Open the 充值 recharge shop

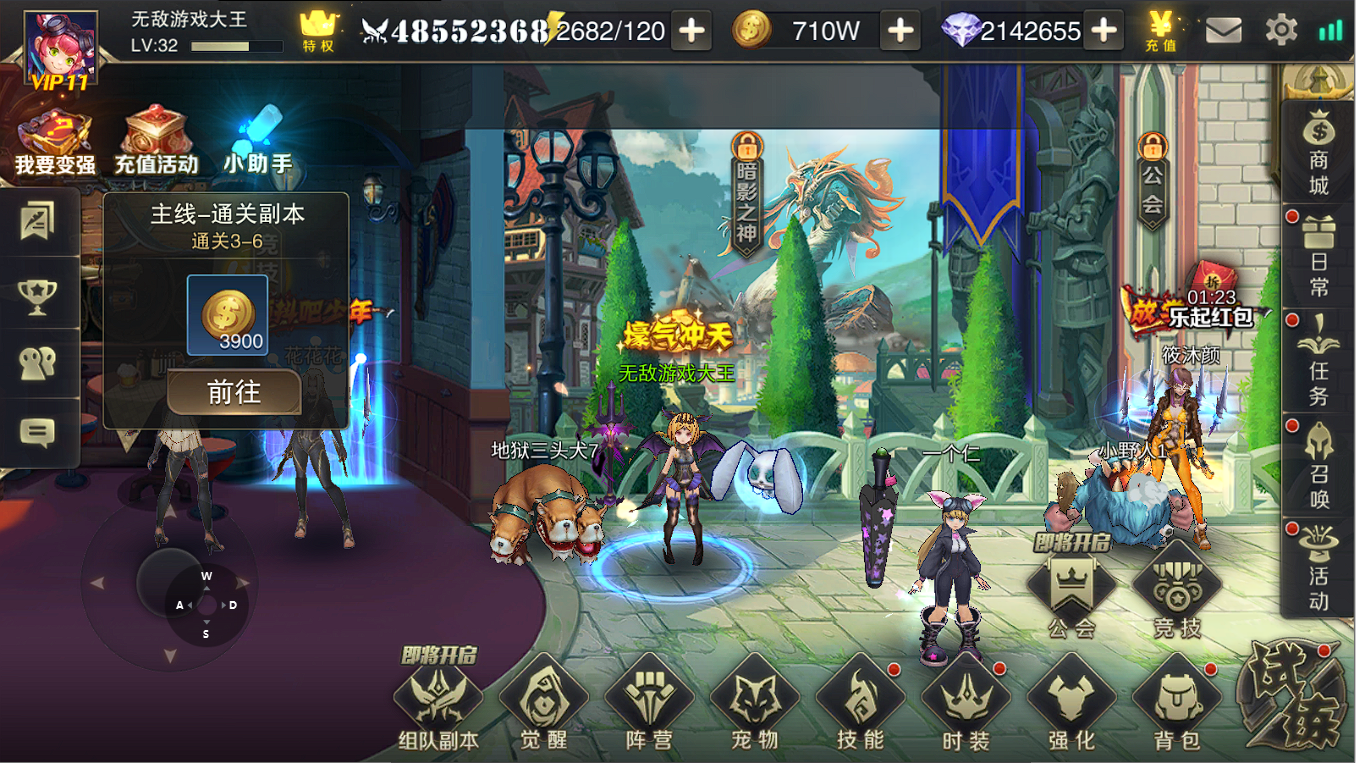[x=1161, y=30]
